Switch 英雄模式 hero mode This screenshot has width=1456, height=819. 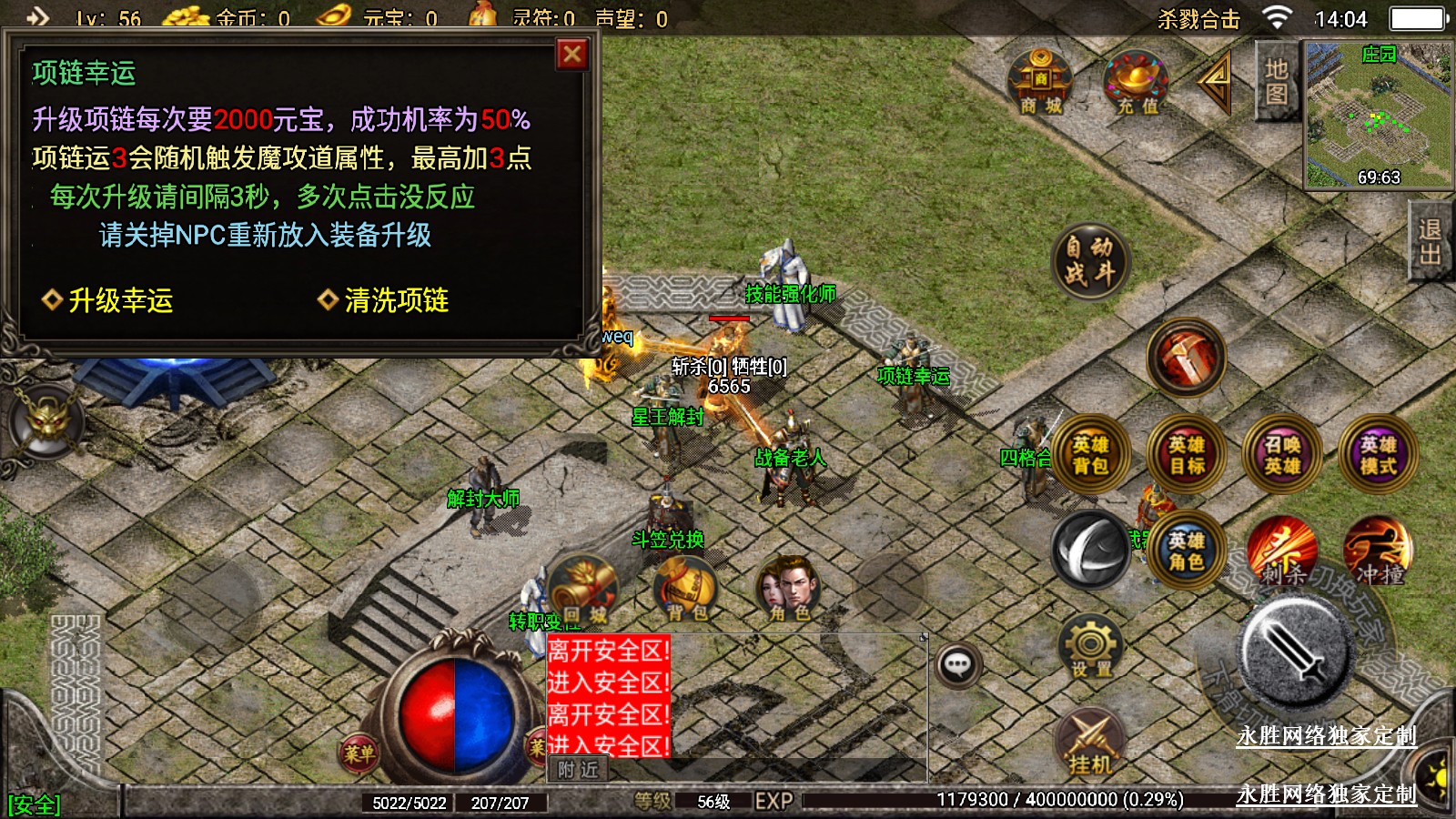1379,454
